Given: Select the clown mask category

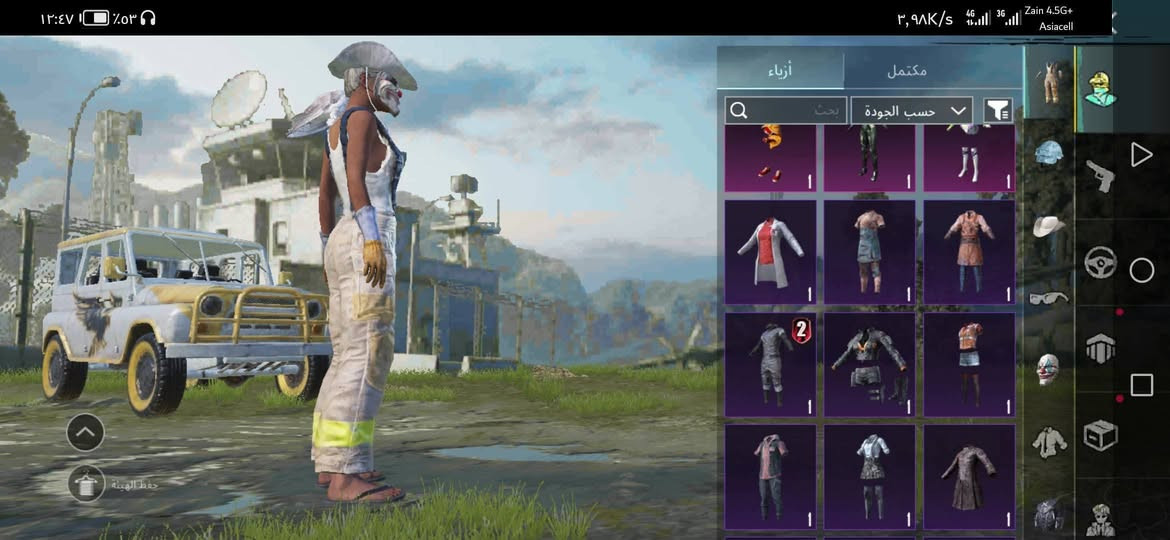Looking at the screenshot, I should click(x=1048, y=369).
